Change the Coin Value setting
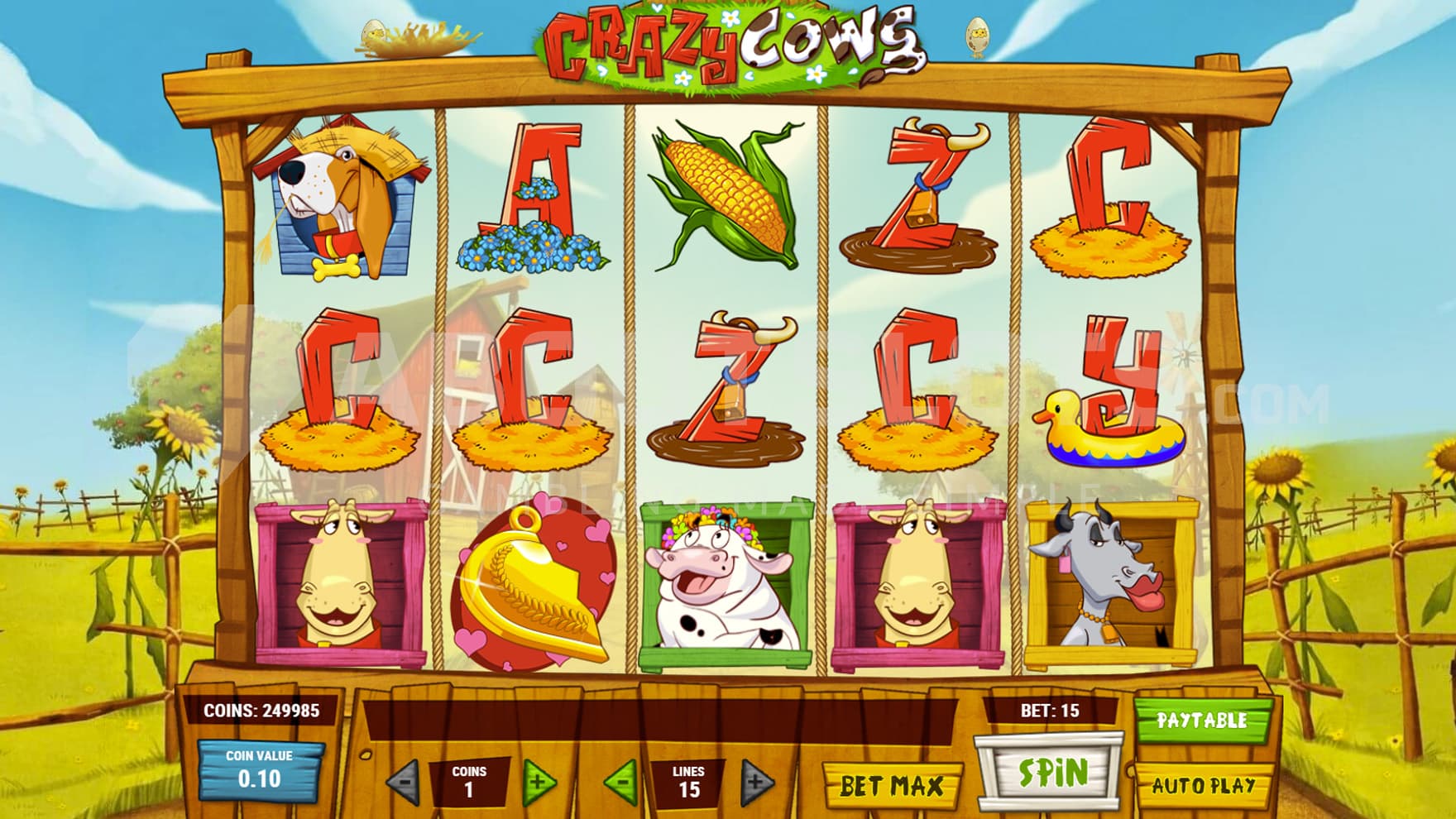This screenshot has width=1456, height=819. [x=259, y=771]
